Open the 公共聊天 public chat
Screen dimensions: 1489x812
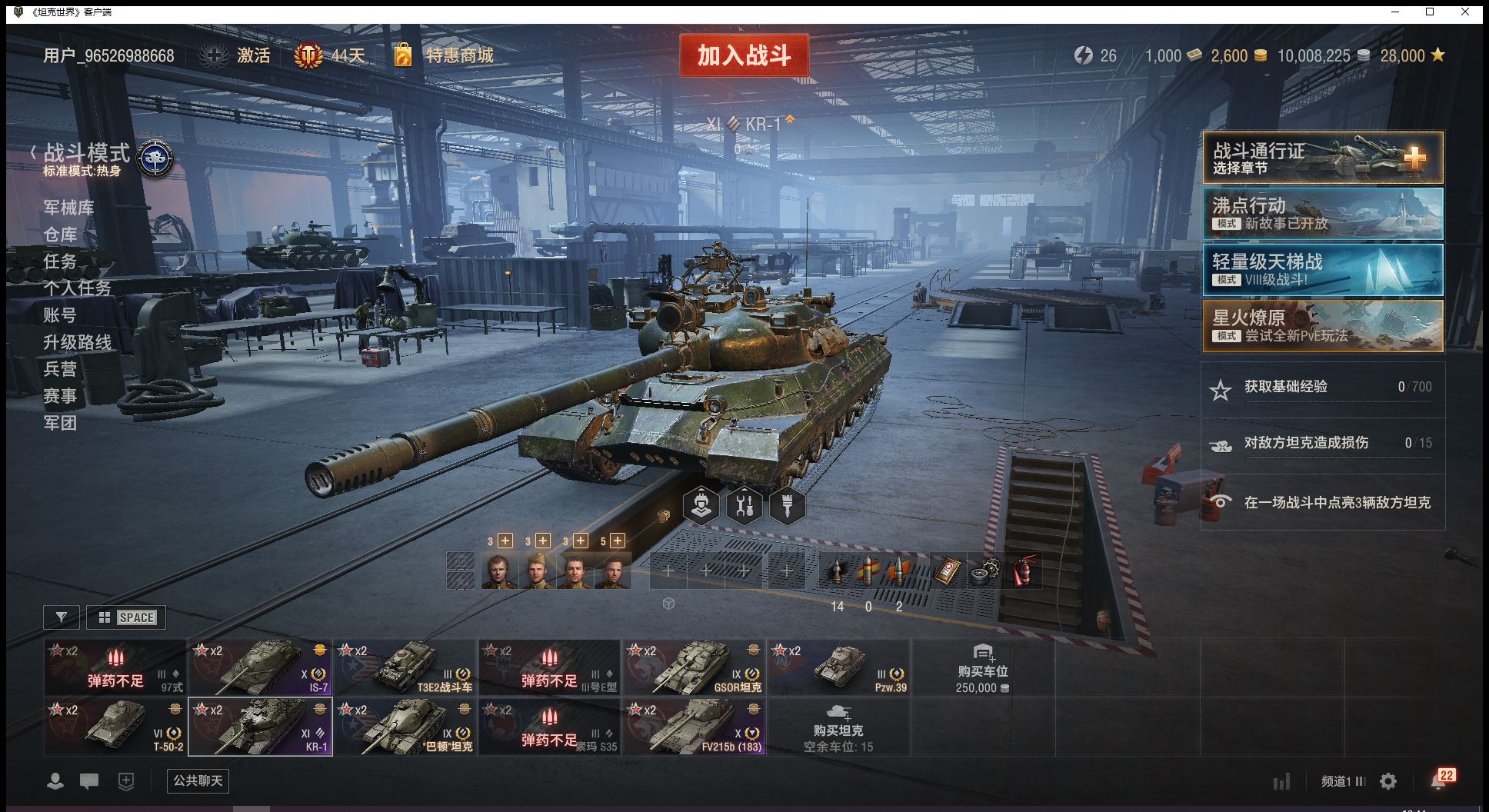[x=198, y=781]
